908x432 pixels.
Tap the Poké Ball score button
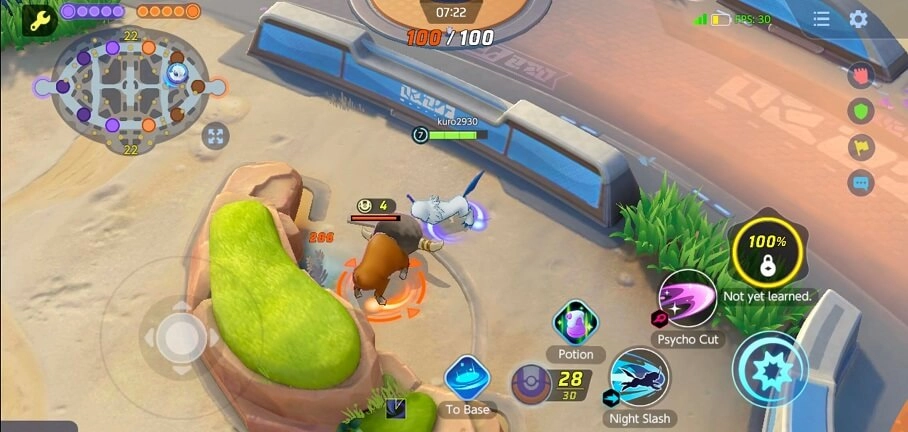tap(530, 383)
